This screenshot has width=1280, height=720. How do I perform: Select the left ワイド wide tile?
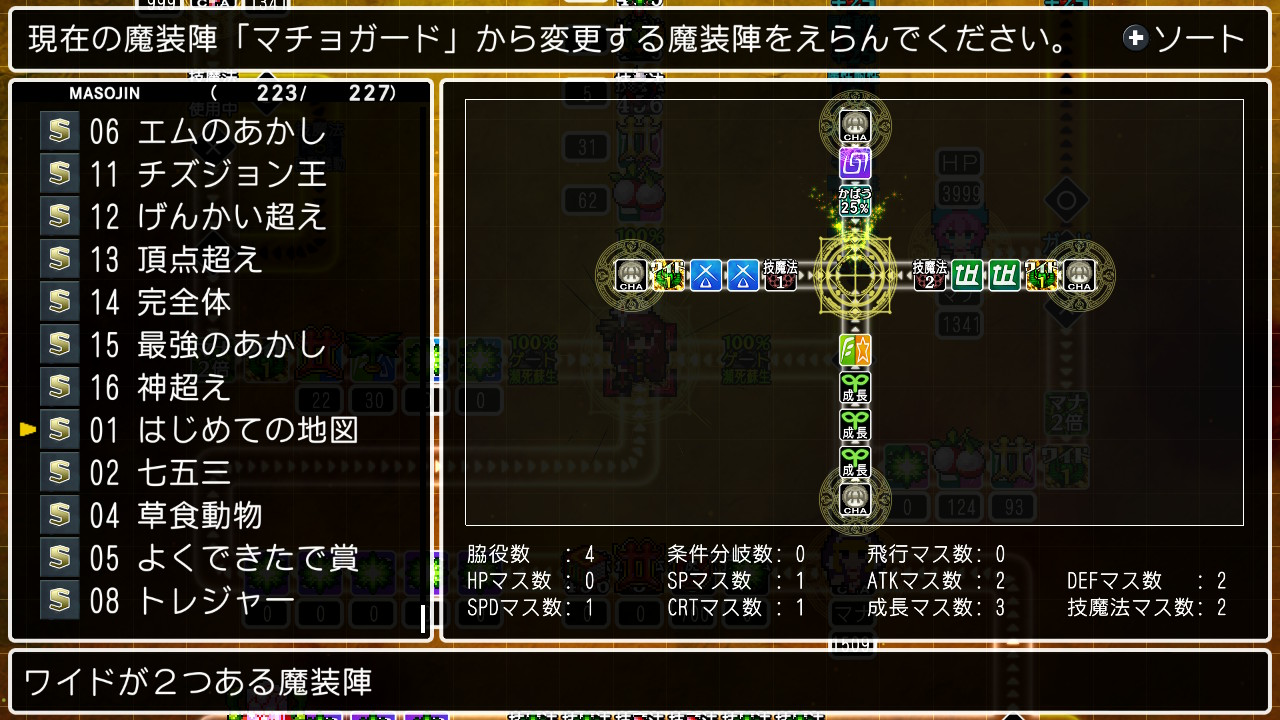coord(669,275)
